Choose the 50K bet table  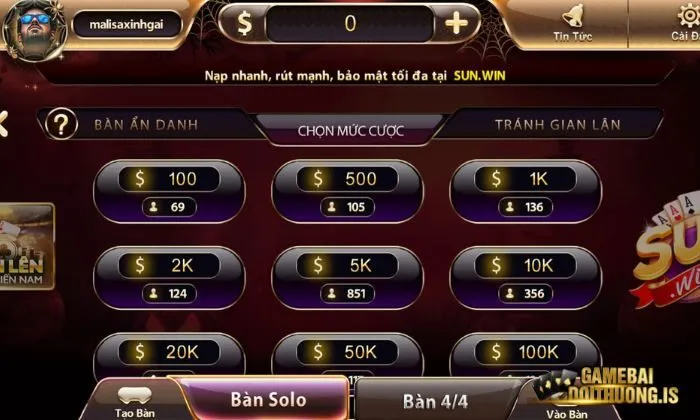coord(347,355)
